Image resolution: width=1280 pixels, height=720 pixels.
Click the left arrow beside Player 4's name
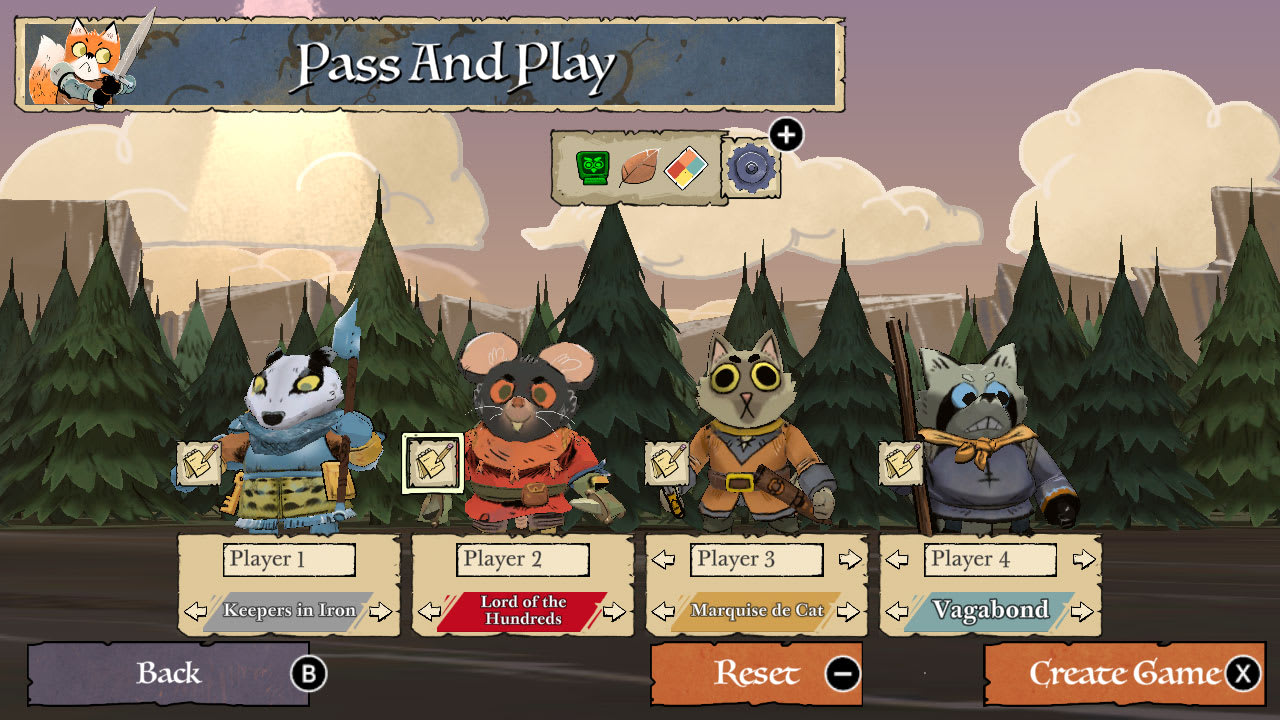tap(899, 560)
